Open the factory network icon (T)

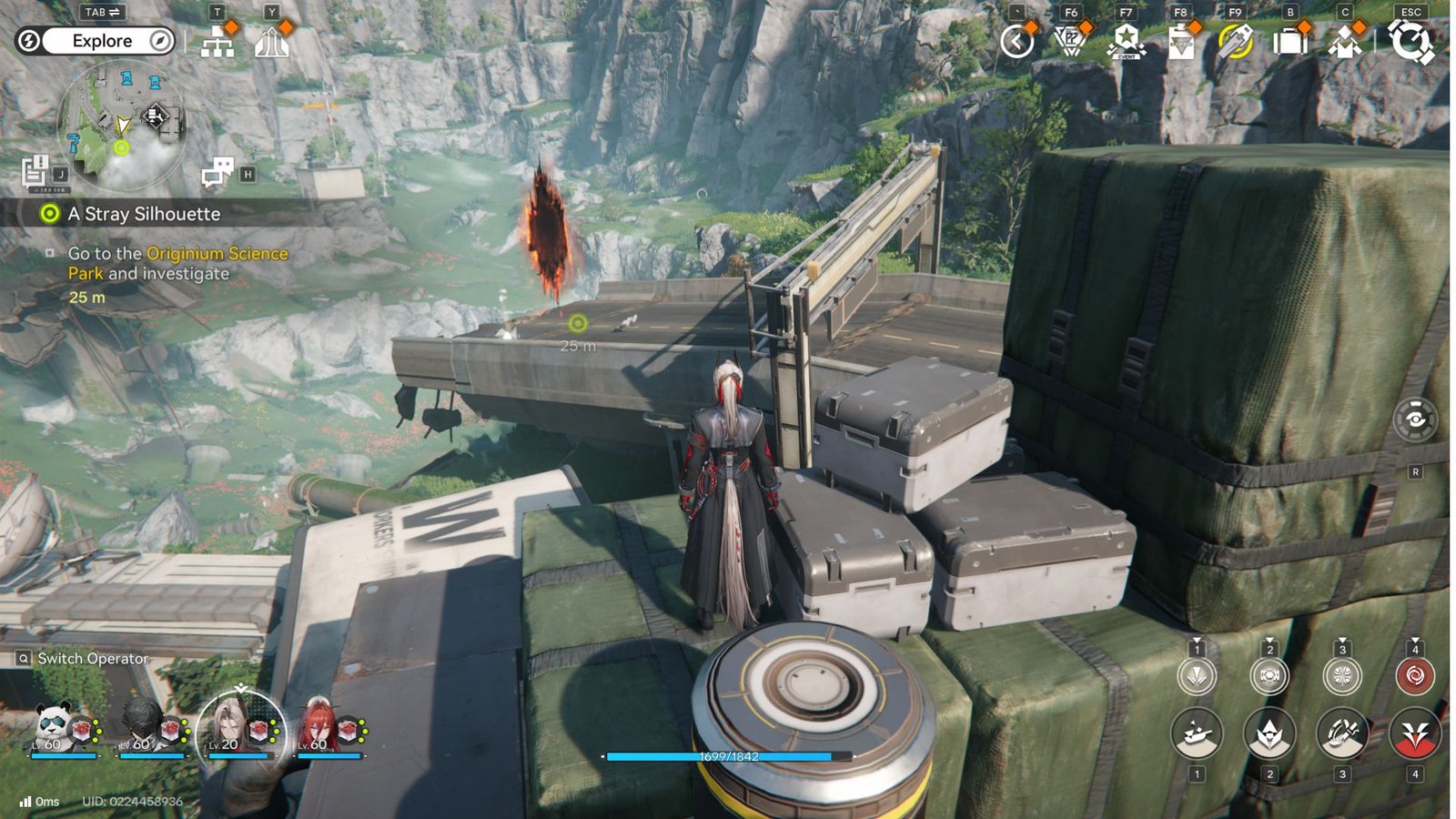[216, 40]
